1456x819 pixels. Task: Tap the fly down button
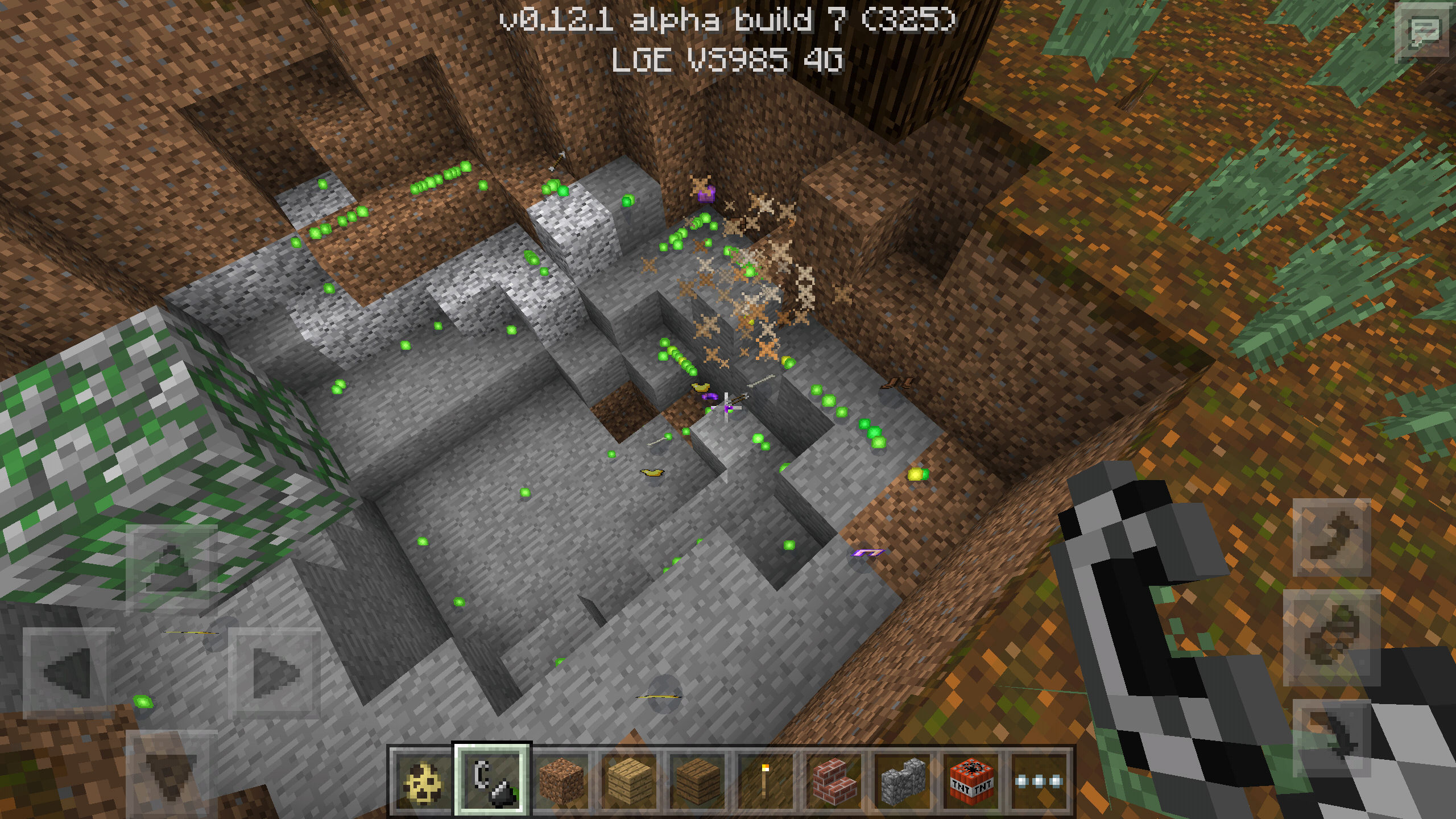1332,738
